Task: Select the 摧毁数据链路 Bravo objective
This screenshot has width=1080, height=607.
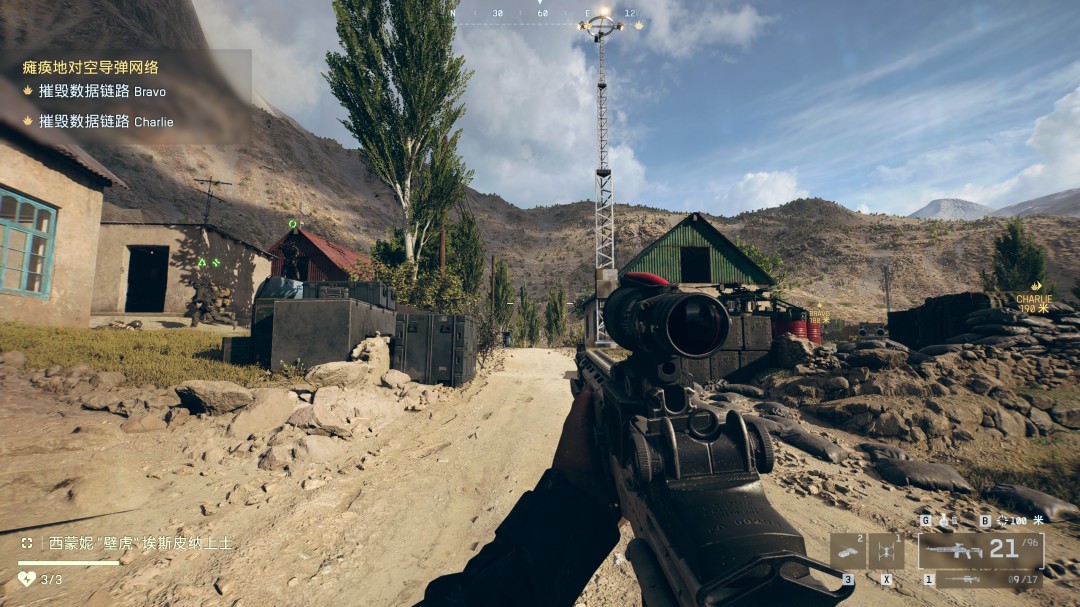Action: (101, 92)
